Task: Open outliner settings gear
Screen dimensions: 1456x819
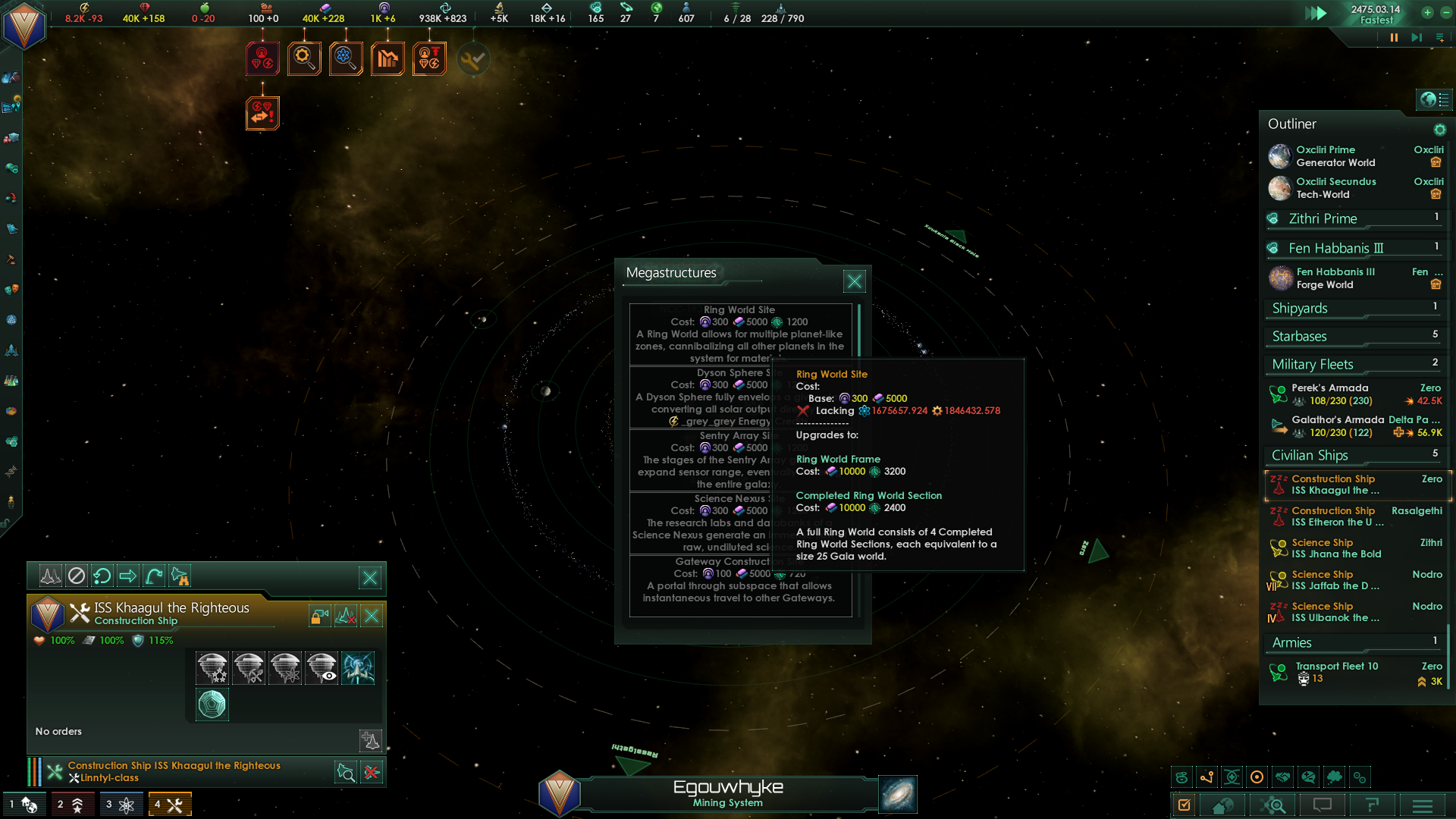Action: point(1439,130)
